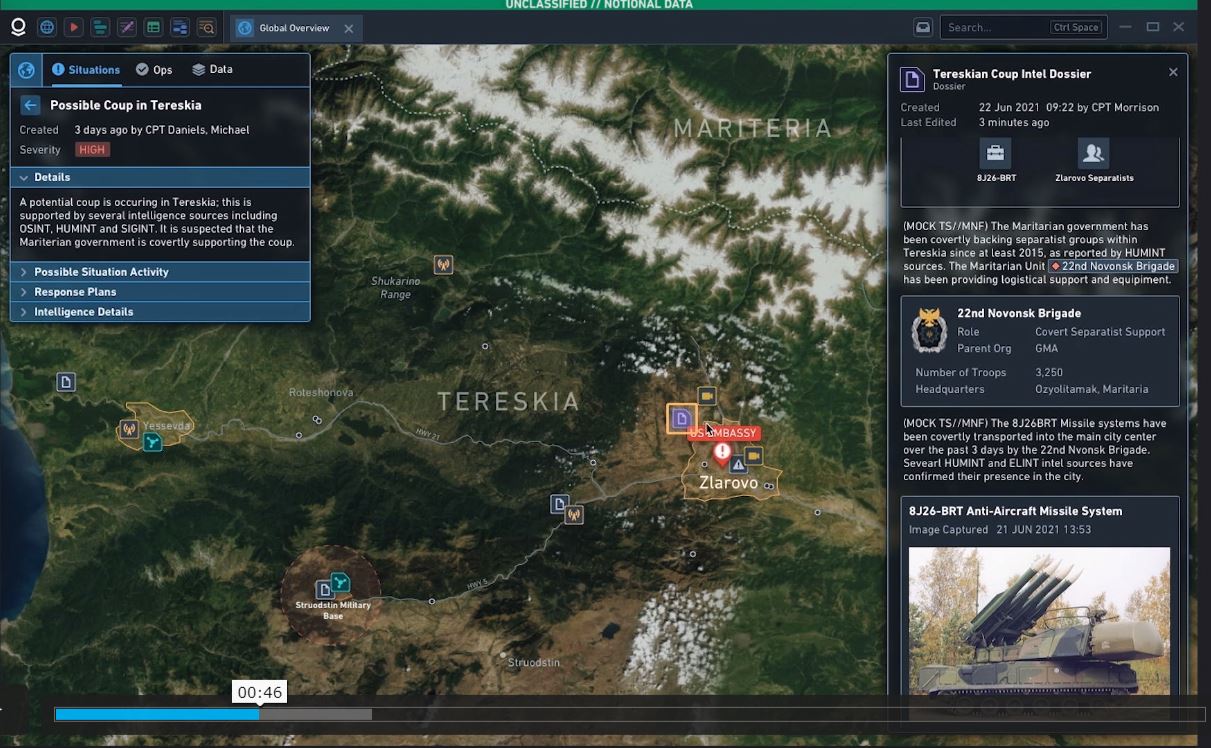Select the US Embassy alert marker

[722, 452]
